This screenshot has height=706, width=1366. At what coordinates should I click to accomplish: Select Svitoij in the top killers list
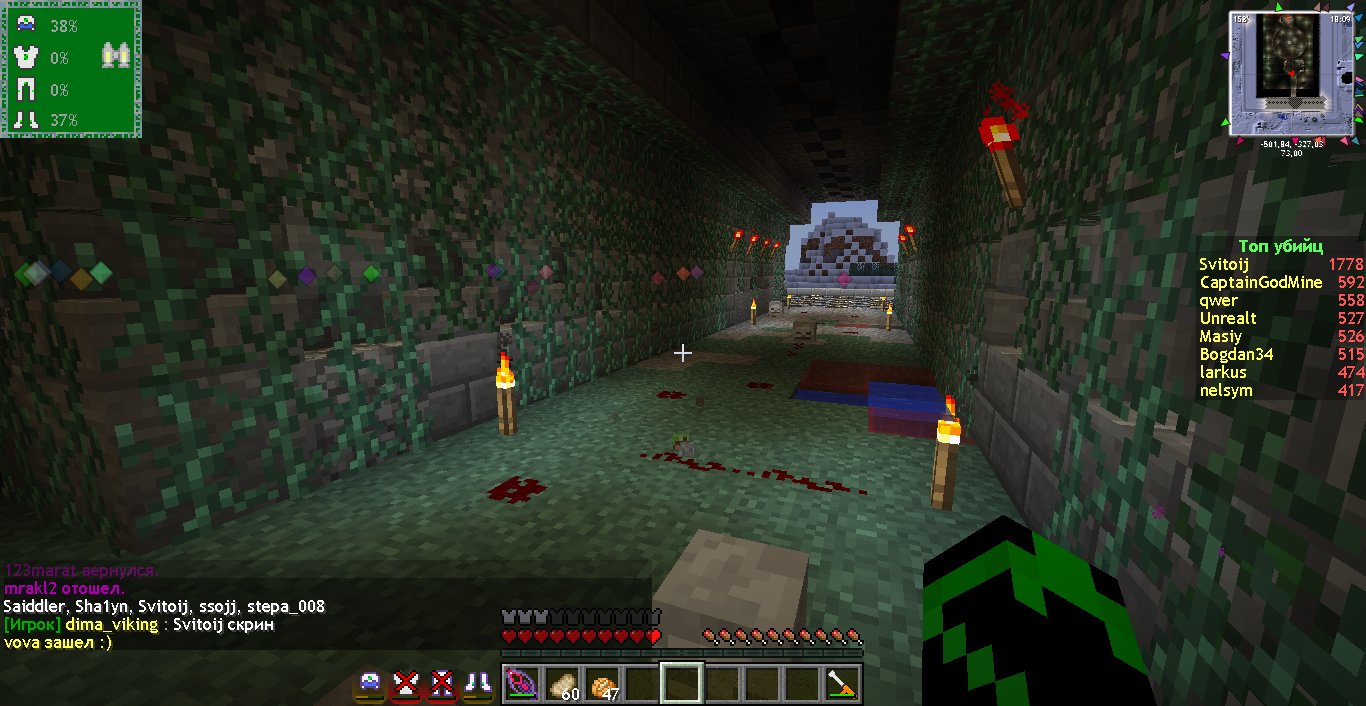pyautogui.click(x=1224, y=264)
